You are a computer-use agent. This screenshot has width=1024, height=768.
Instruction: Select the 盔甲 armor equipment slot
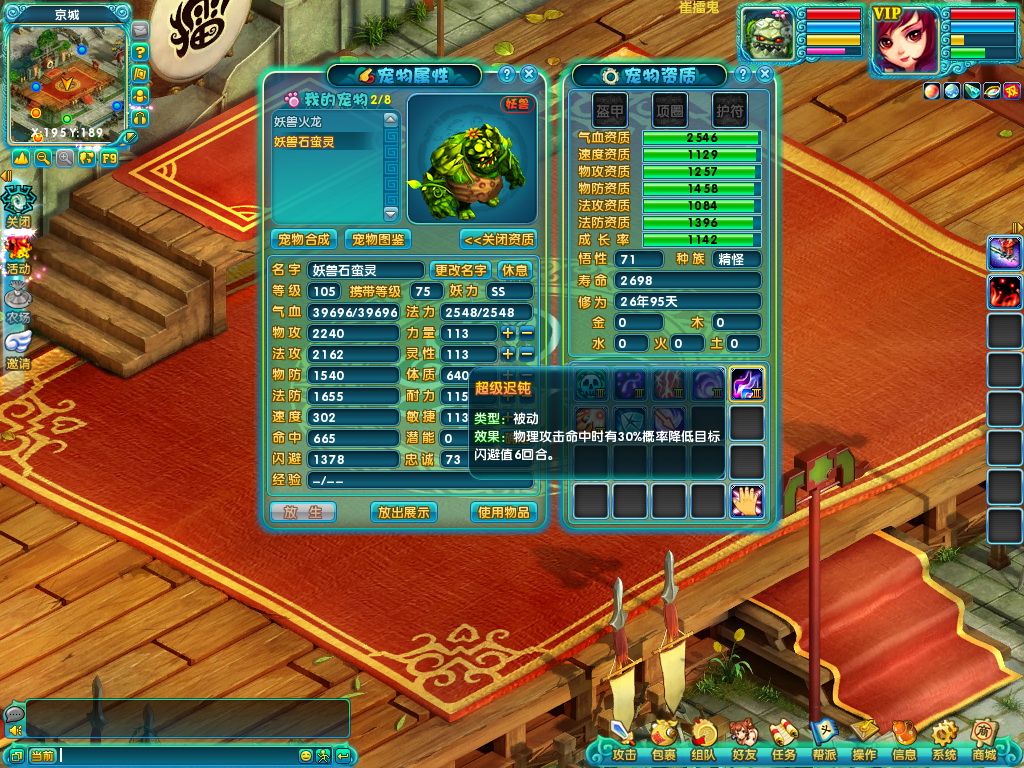[609, 110]
